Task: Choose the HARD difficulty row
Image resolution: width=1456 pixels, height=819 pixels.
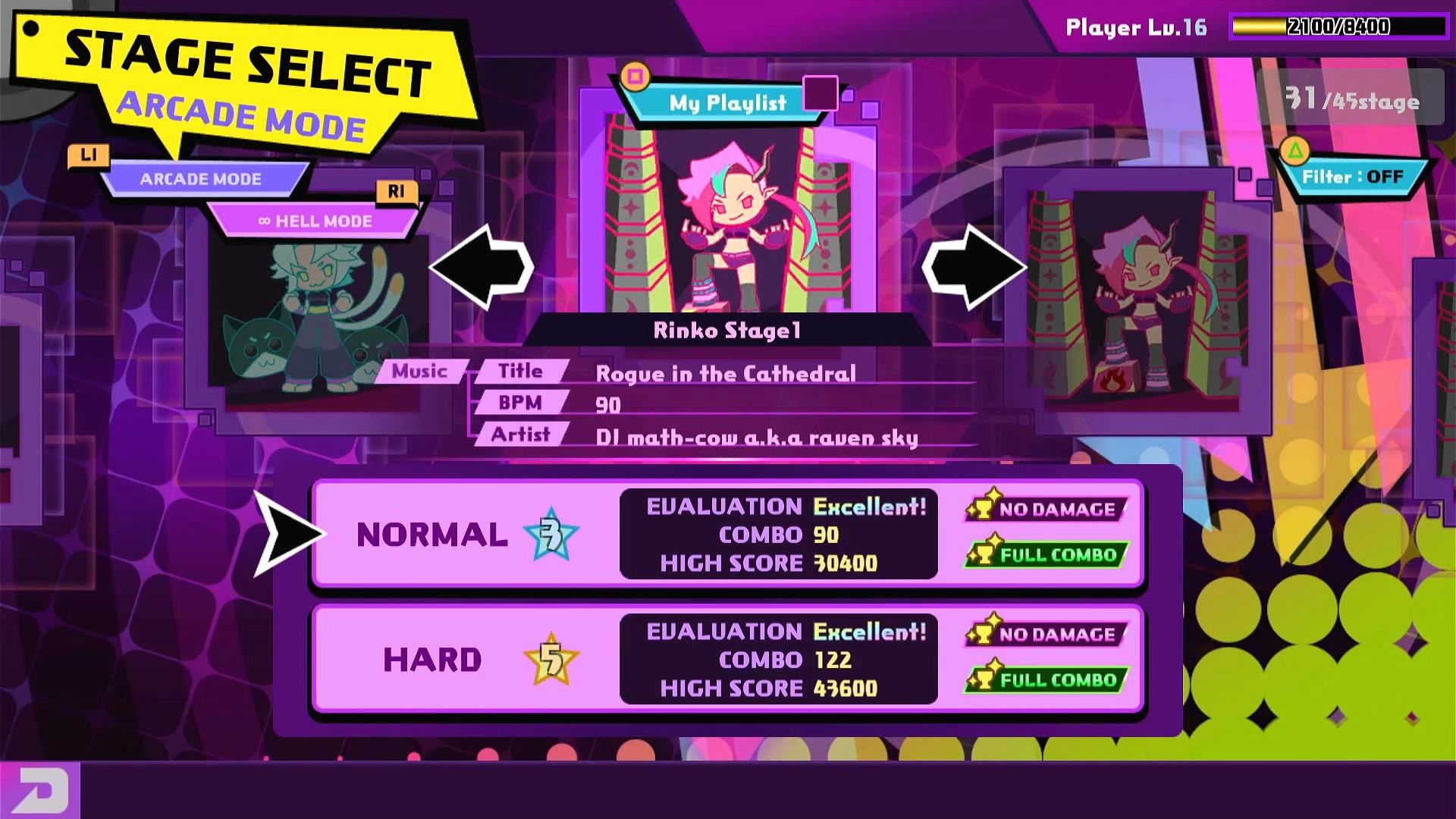Action: (726, 659)
